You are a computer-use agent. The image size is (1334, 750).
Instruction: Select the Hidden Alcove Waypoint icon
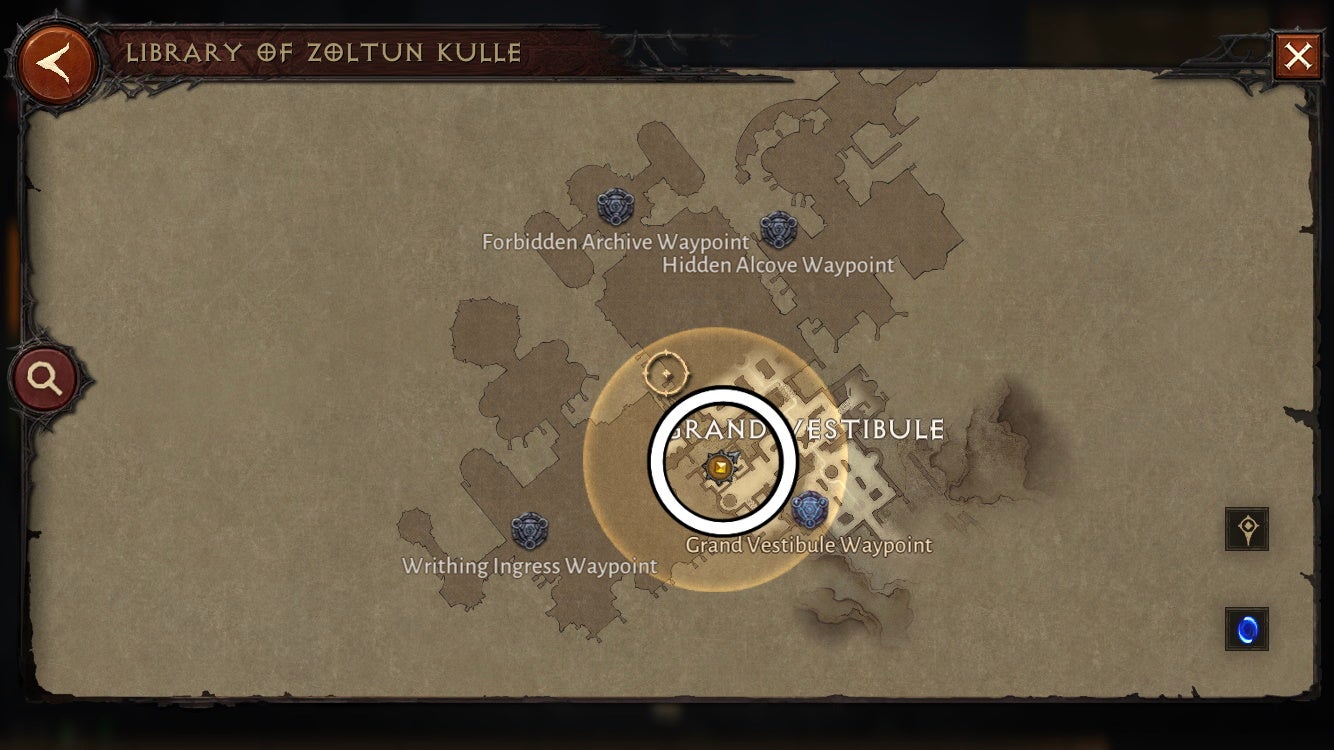[x=779, y=232]
